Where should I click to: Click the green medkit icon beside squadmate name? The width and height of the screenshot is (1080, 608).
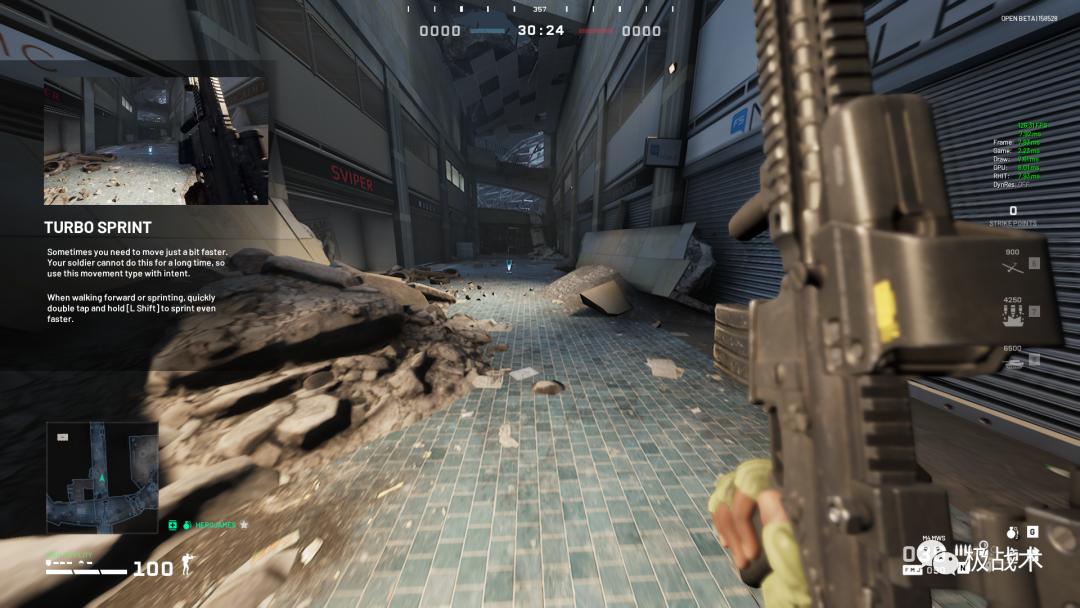tap(172, 524)
